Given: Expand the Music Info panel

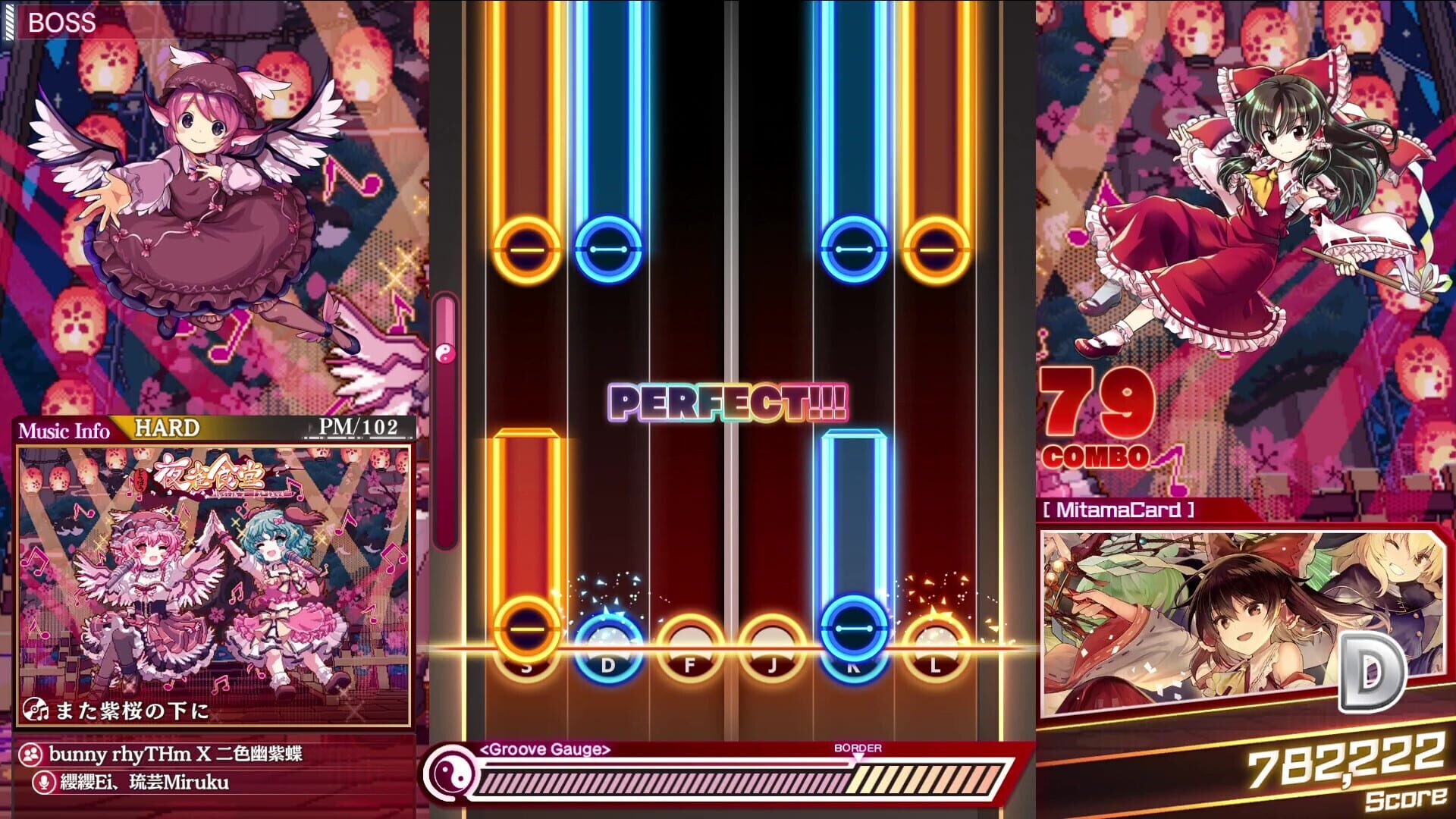Looking at the screenshot, I should coord(65,431).
